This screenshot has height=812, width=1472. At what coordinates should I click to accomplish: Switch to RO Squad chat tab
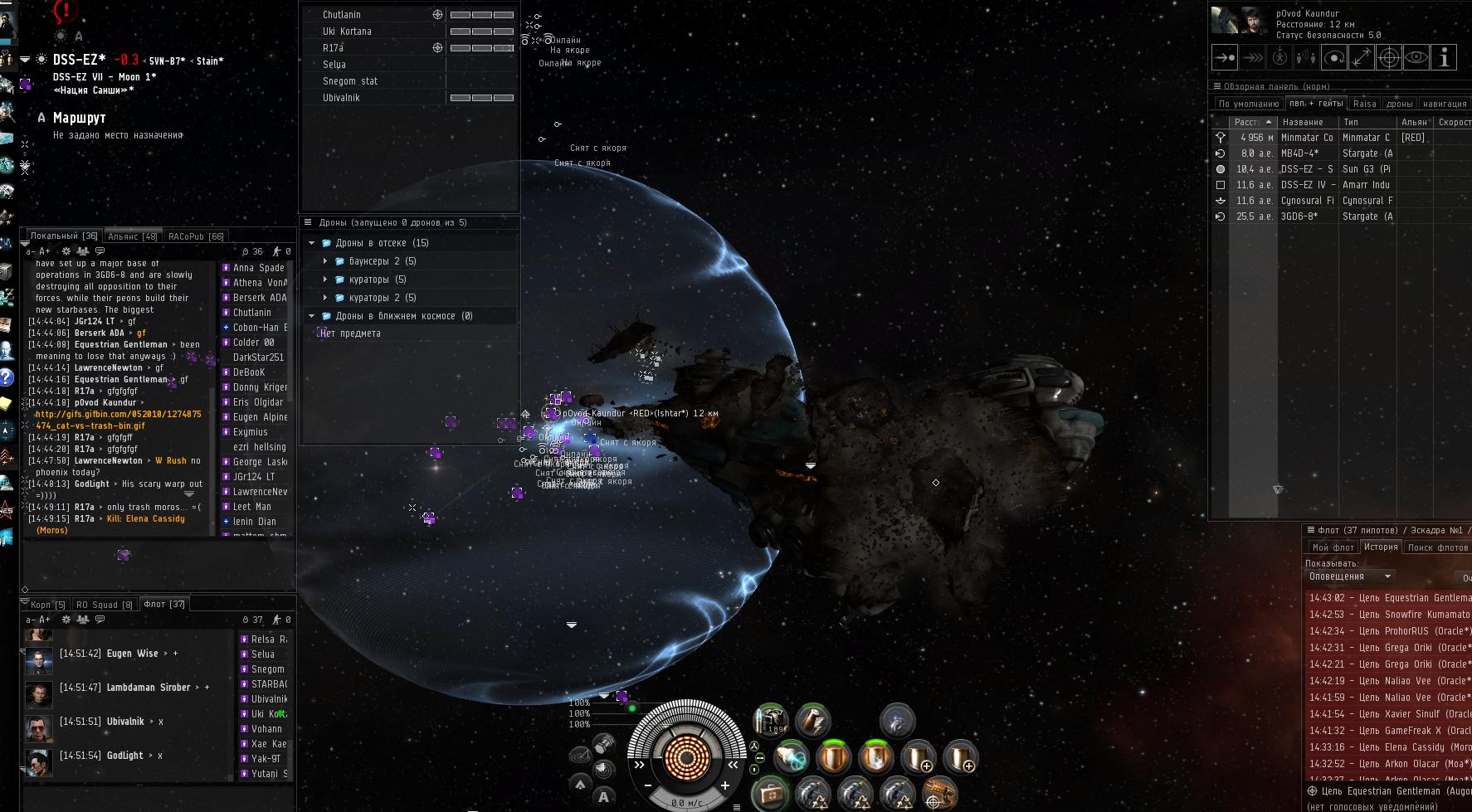[104, 605]
